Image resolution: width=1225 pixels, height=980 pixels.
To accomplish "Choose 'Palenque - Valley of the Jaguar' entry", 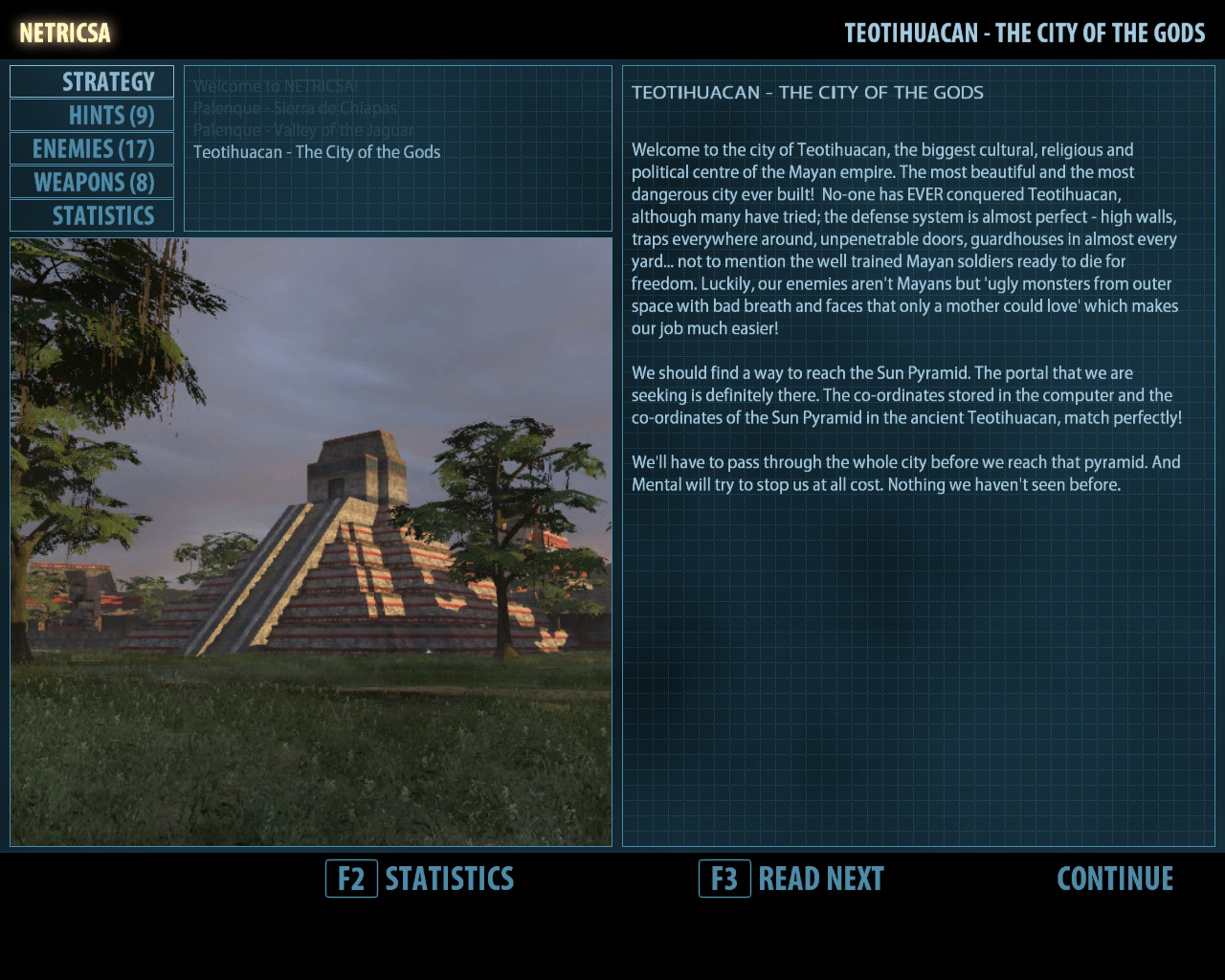I will [x=303, y=130].
